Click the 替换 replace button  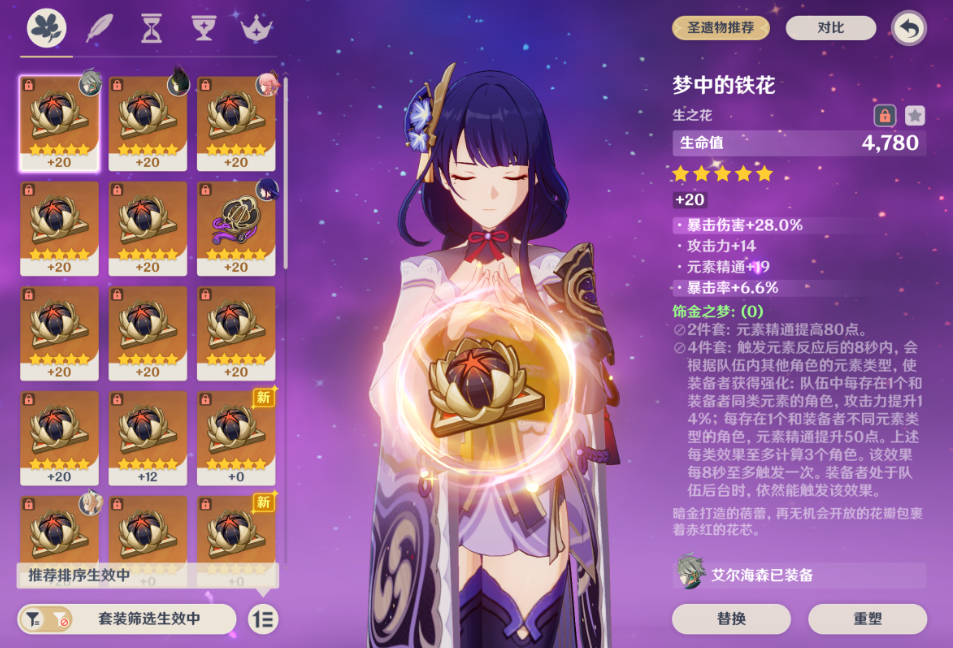[731, 619]
